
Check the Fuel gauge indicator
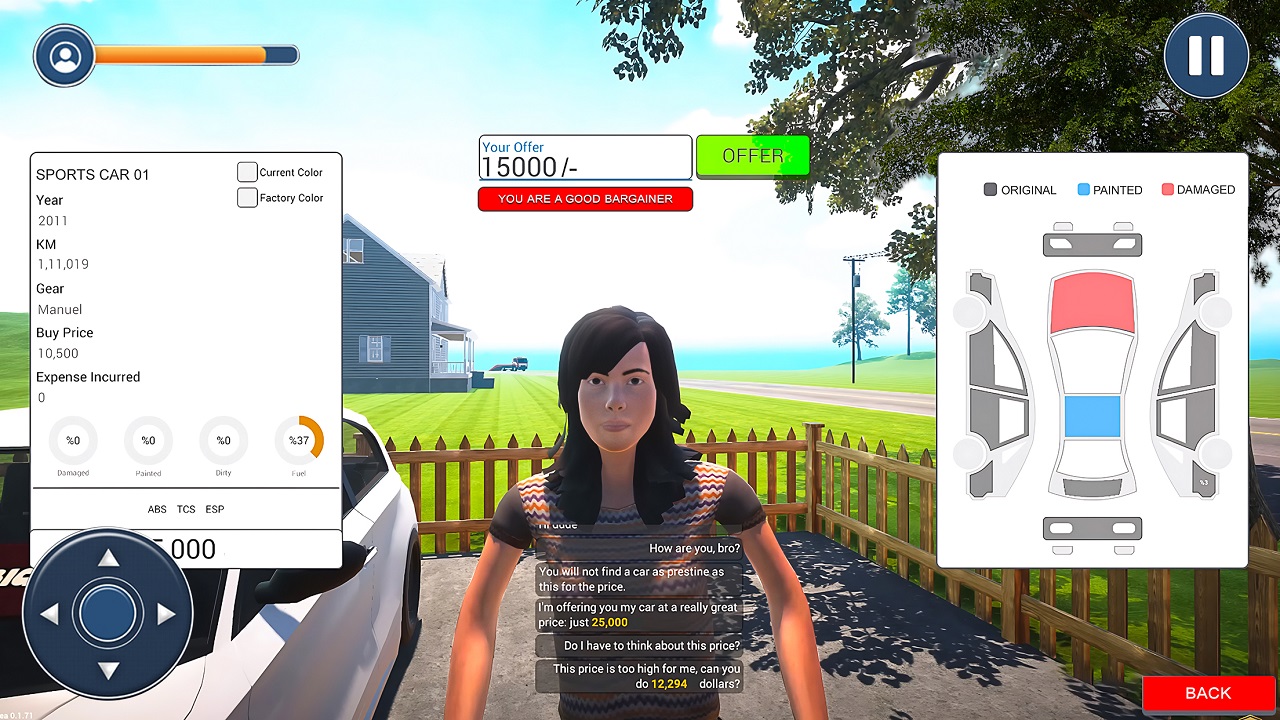pos(298,440)
